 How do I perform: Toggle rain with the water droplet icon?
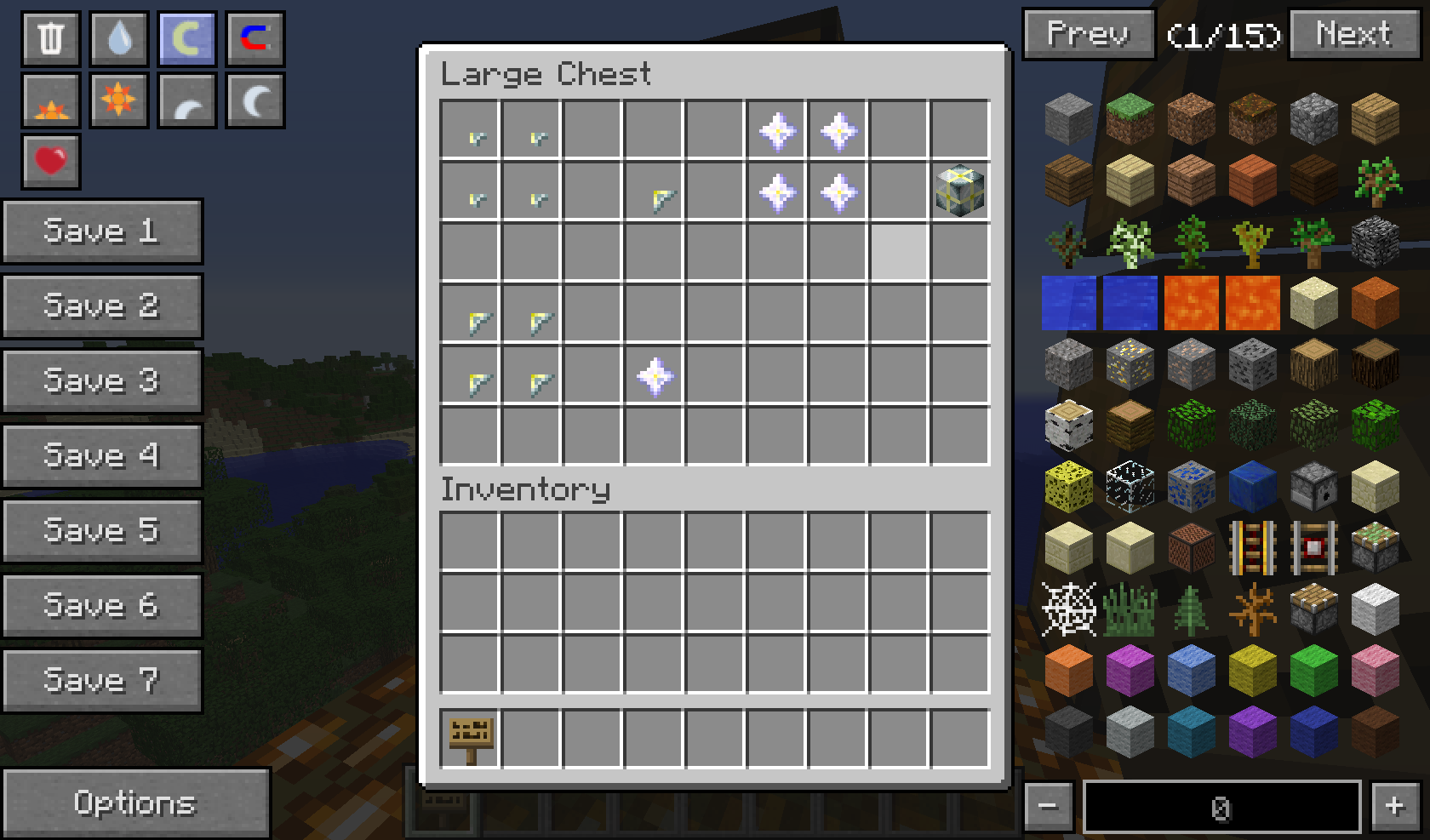[118, 38]
